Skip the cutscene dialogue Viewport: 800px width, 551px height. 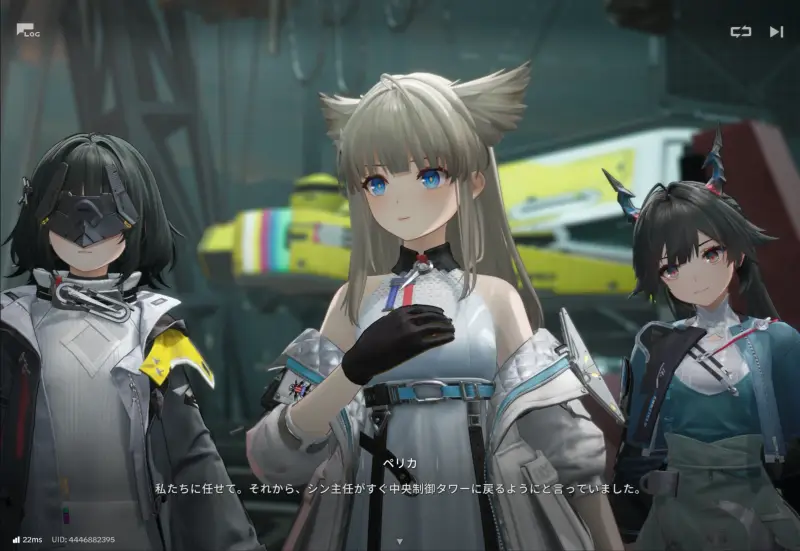coord(776,31)
